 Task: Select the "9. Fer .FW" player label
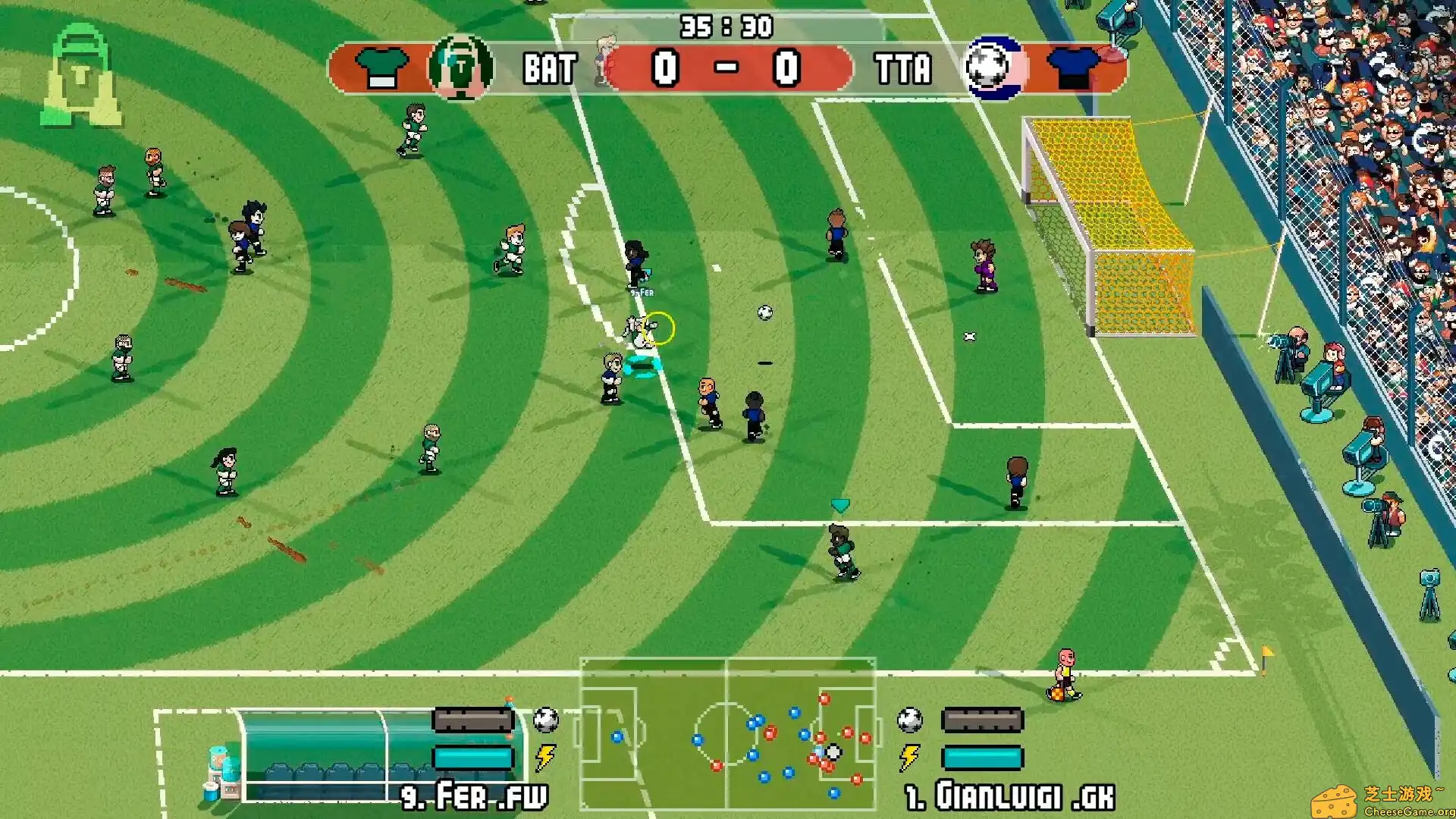click(x=474, y=798)
